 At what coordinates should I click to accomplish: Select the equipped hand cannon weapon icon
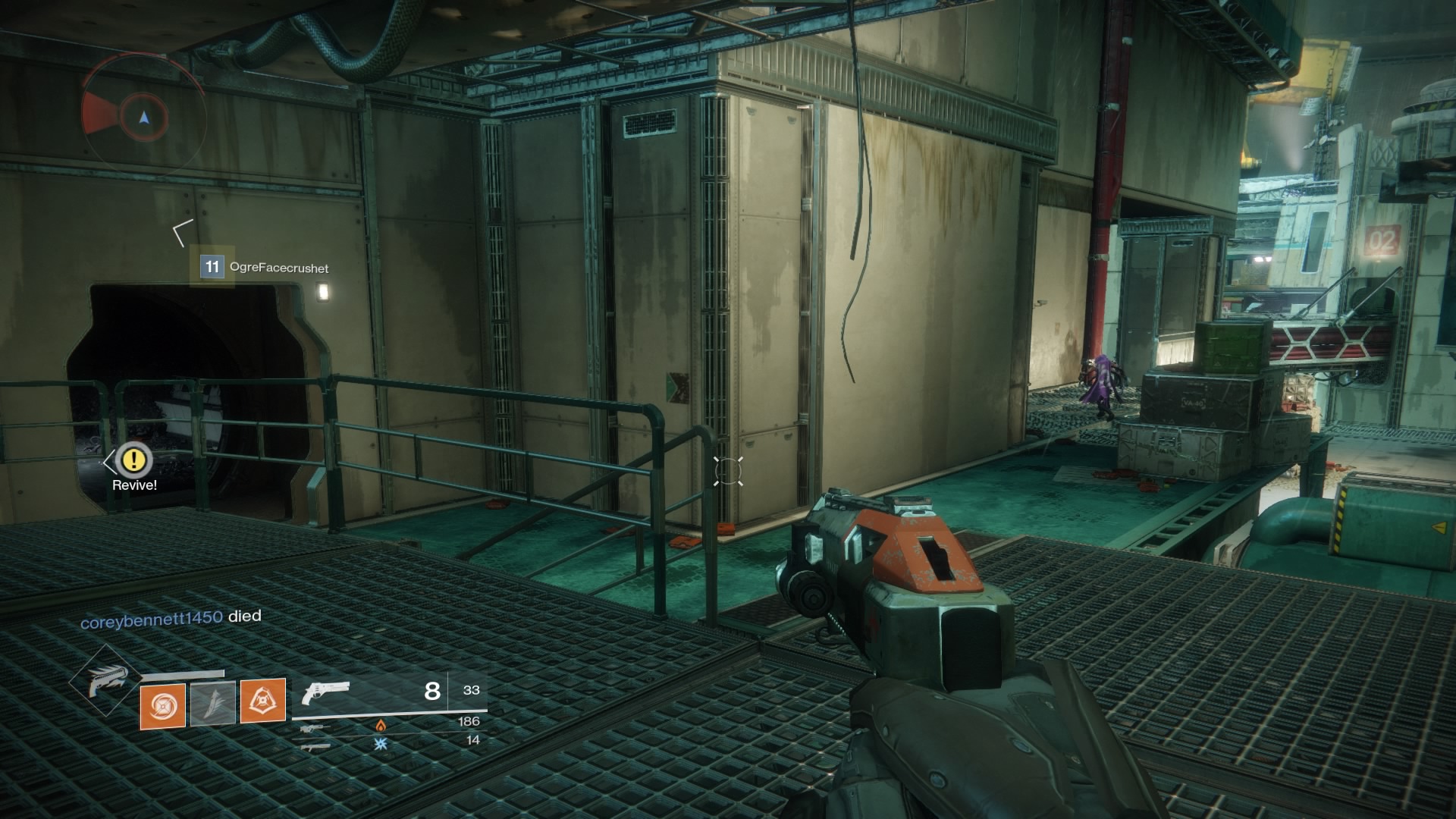[325, 692]
